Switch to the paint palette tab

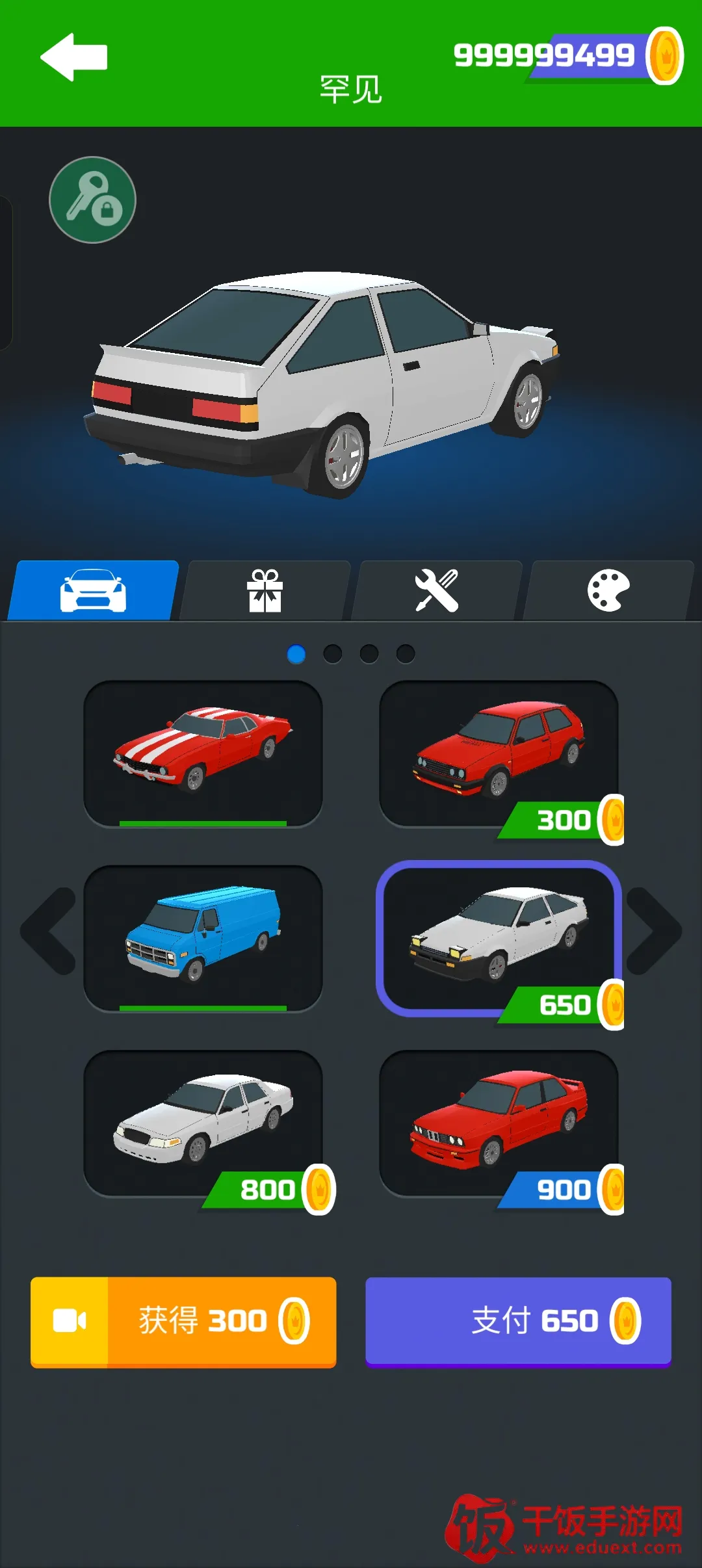pos(608,590)
